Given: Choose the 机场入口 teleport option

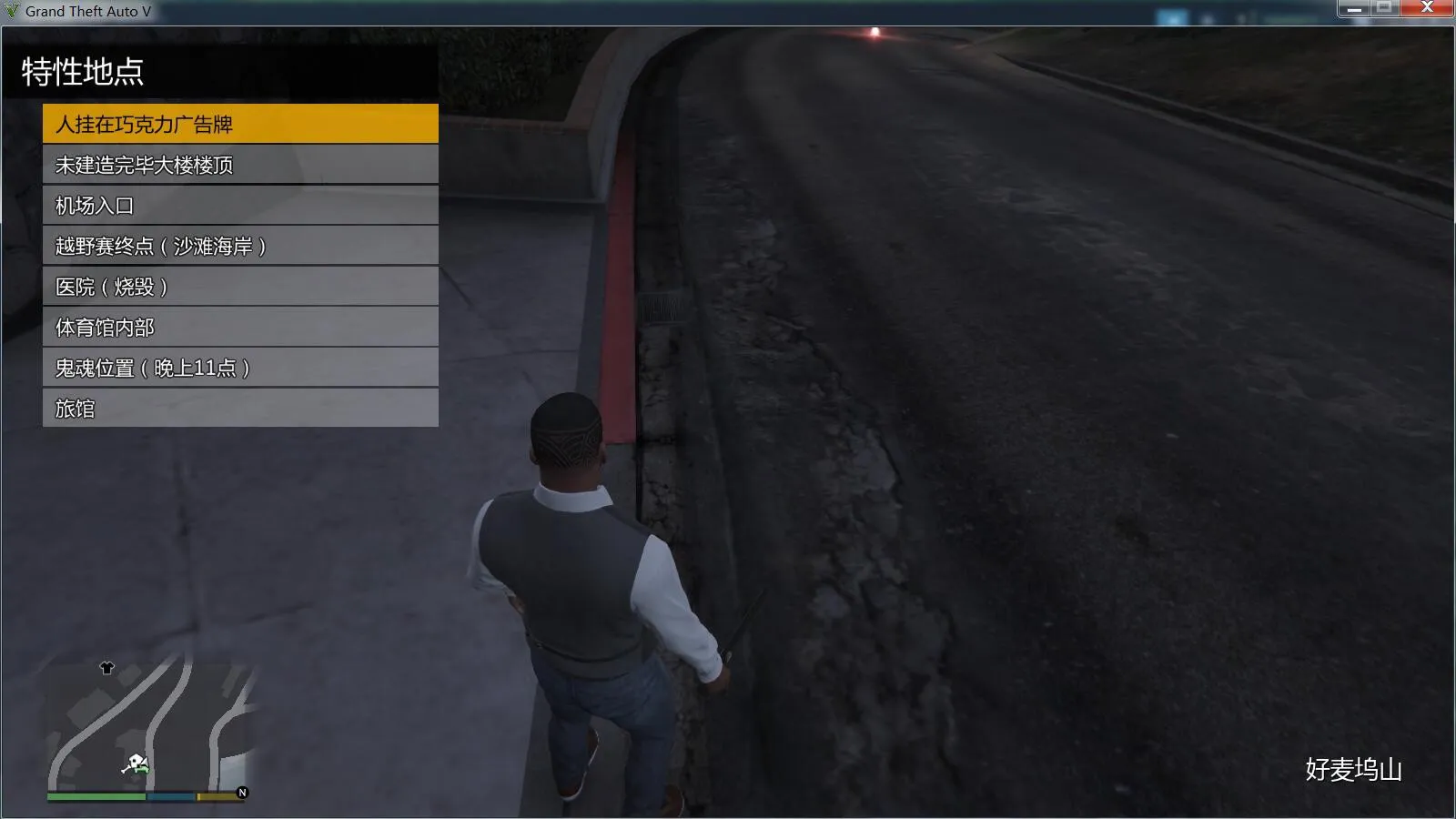Looking at the screenshot, I should (239, 206).
